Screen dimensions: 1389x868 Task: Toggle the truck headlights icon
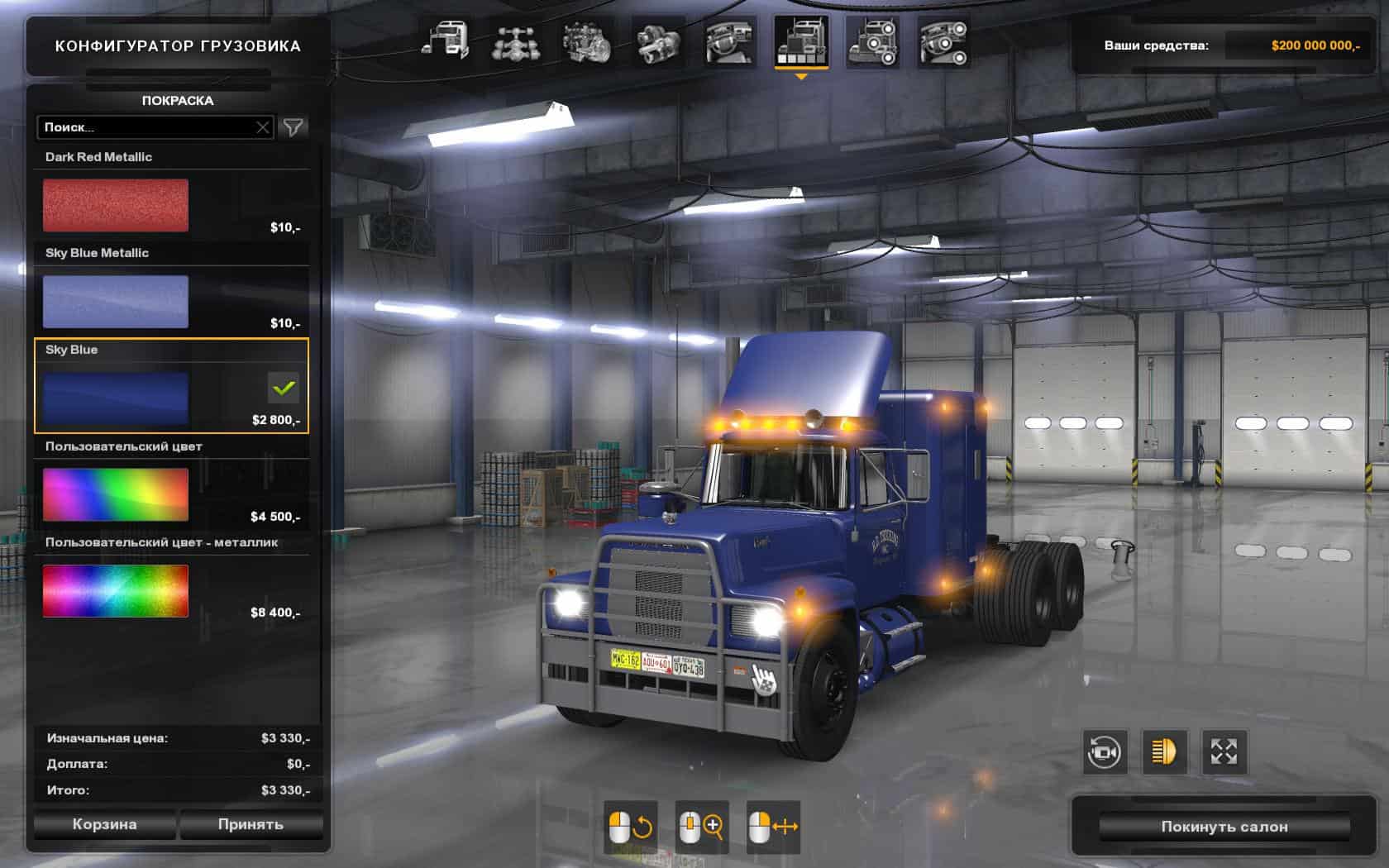tap(1163, 751)
